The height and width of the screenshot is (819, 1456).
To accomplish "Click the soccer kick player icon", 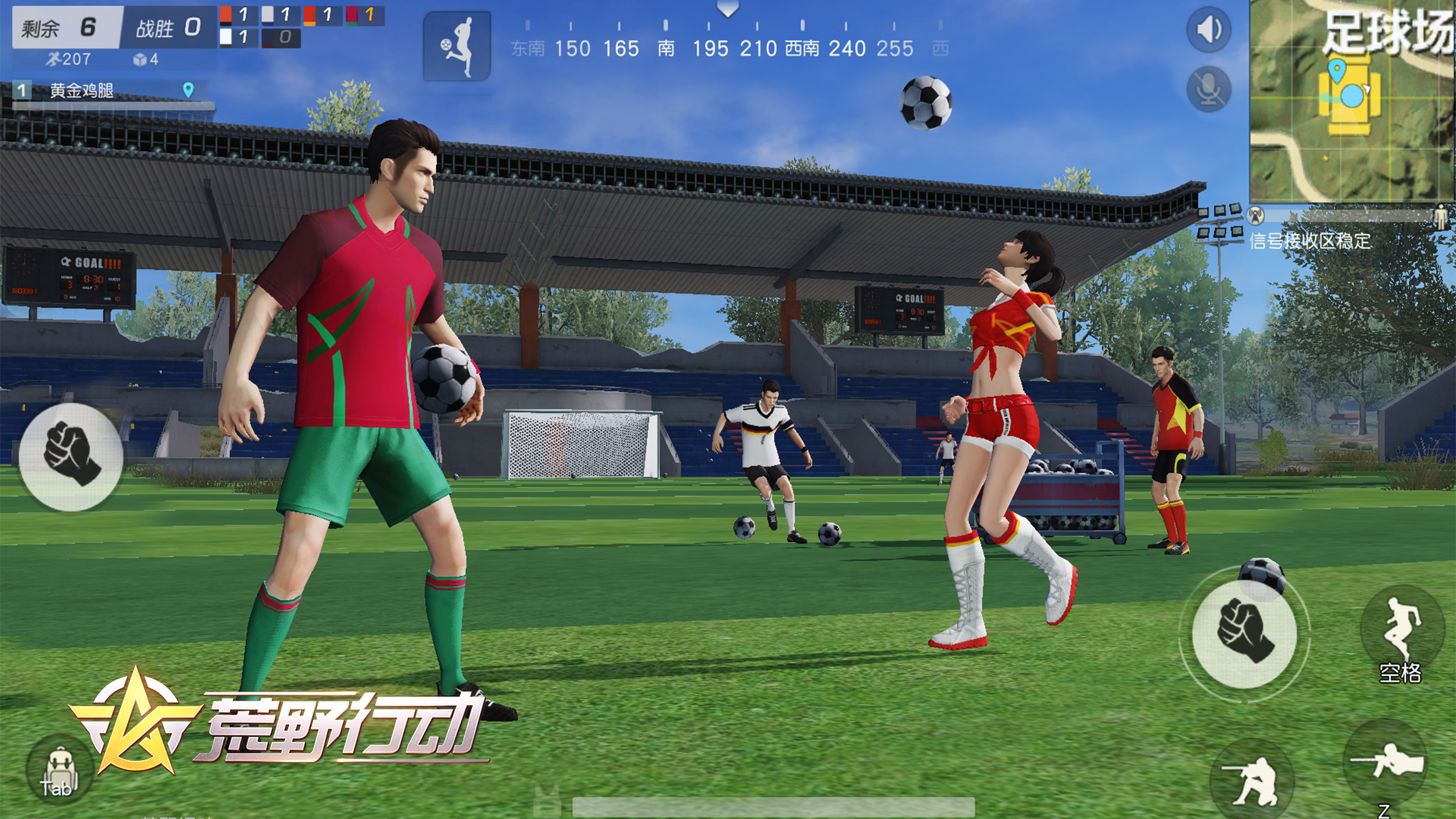I will pyautogui.click(x=456, y=46).
